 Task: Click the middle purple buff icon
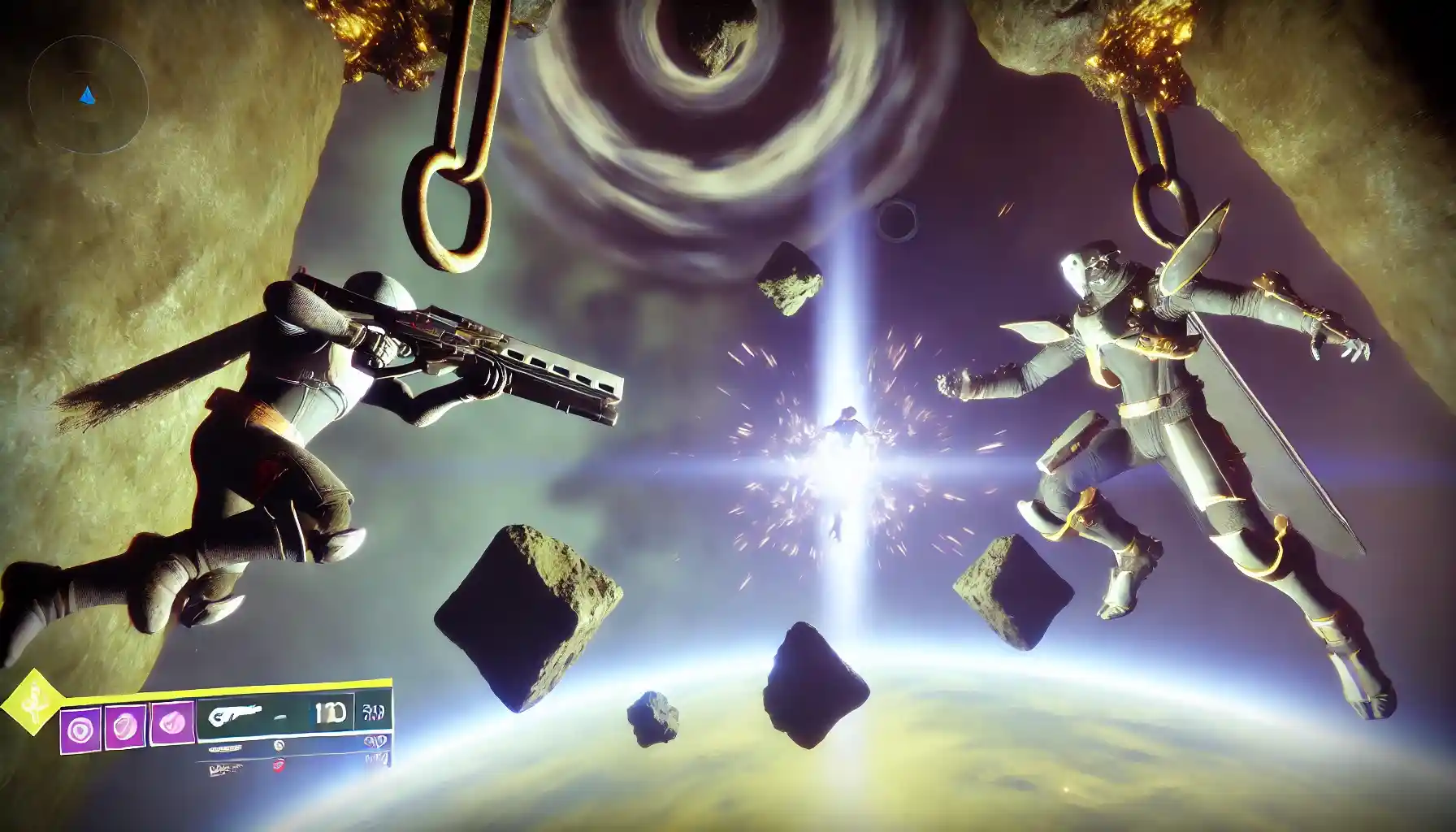pyautogui.click(x=125, y=724)
